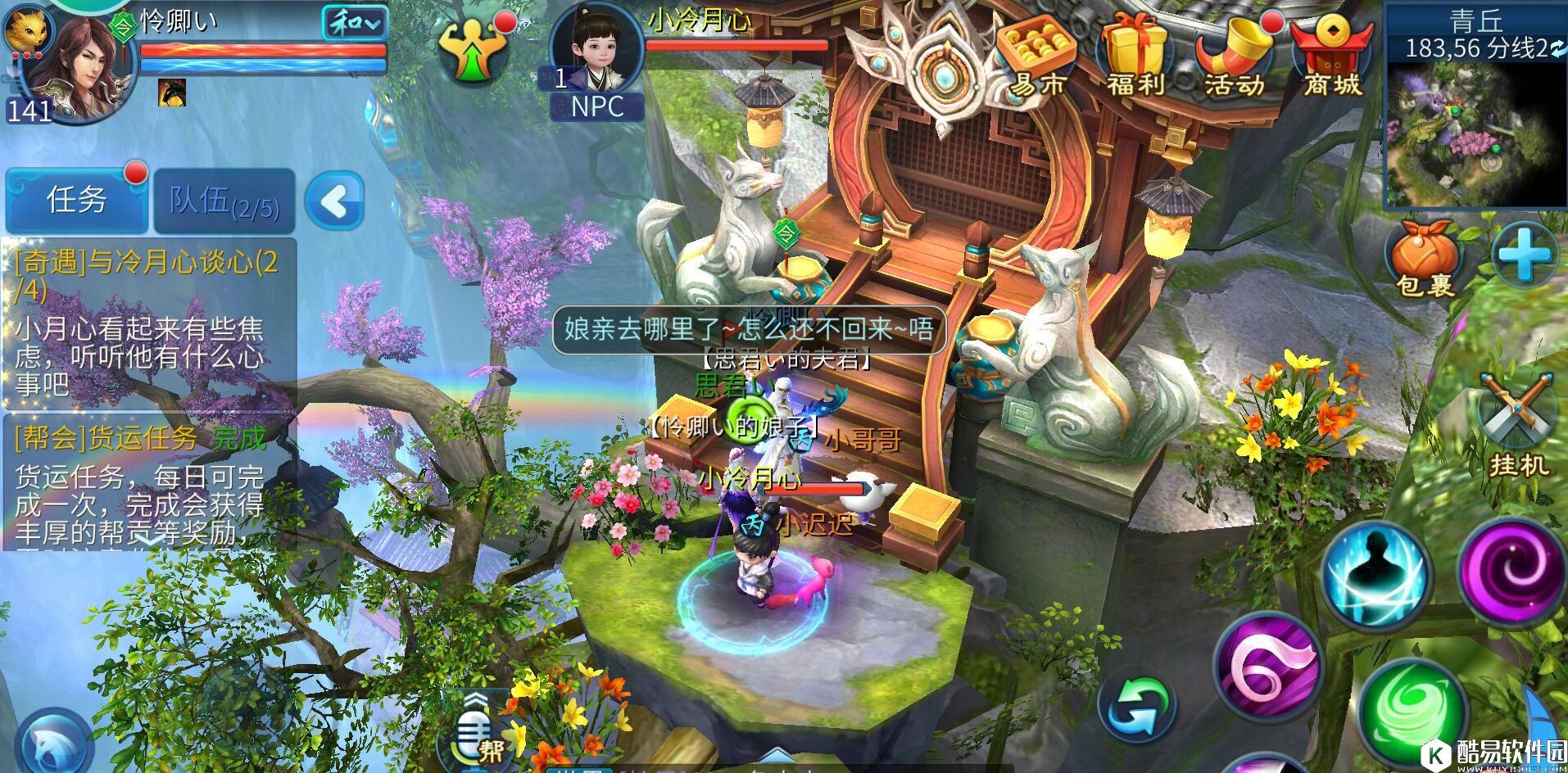Tap the blue switch-target arrows button
Screen dimensions: 1568x773
click(x=1137, y=706)
